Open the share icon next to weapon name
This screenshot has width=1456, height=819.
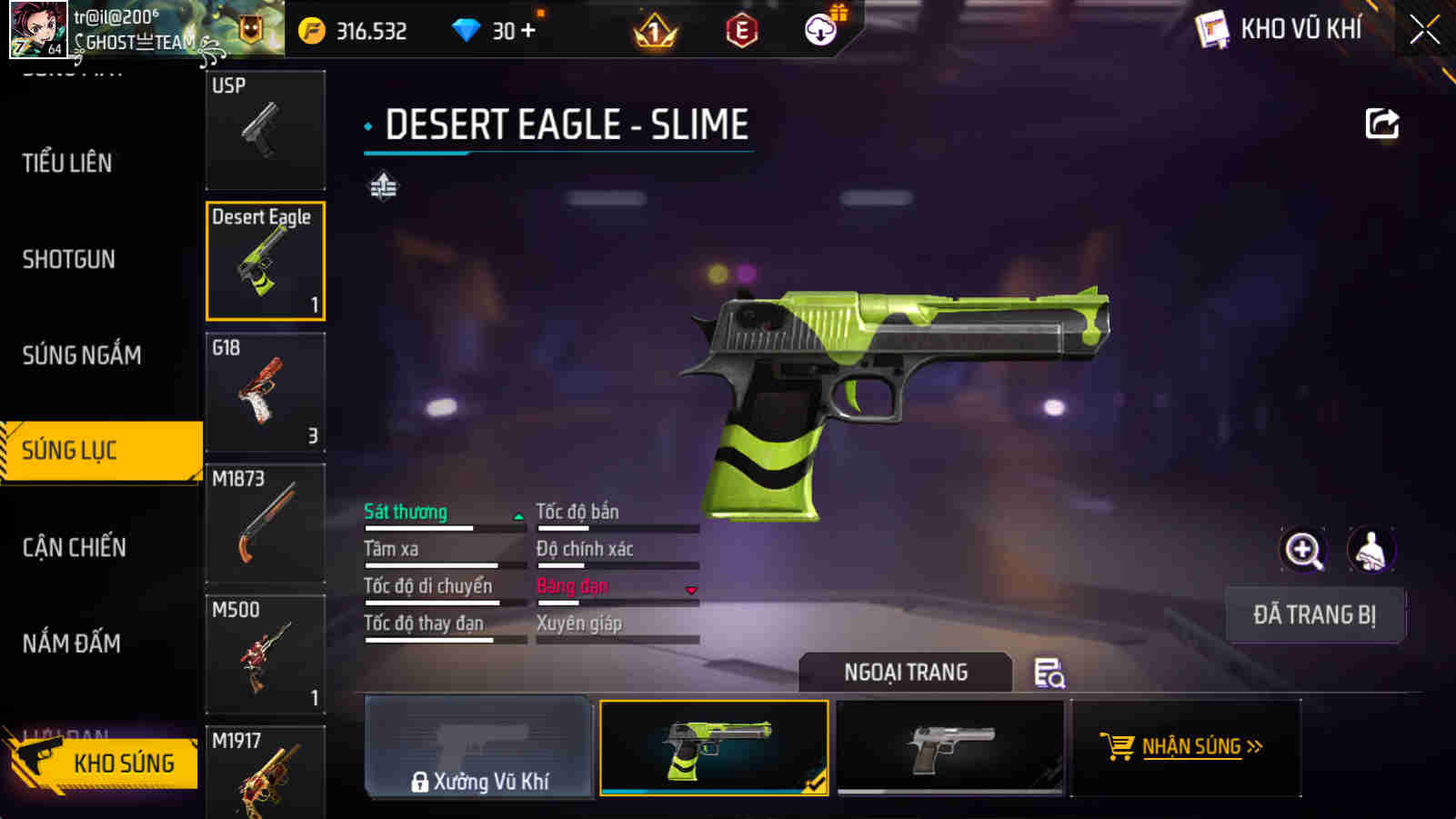(x=1381, y=124)
